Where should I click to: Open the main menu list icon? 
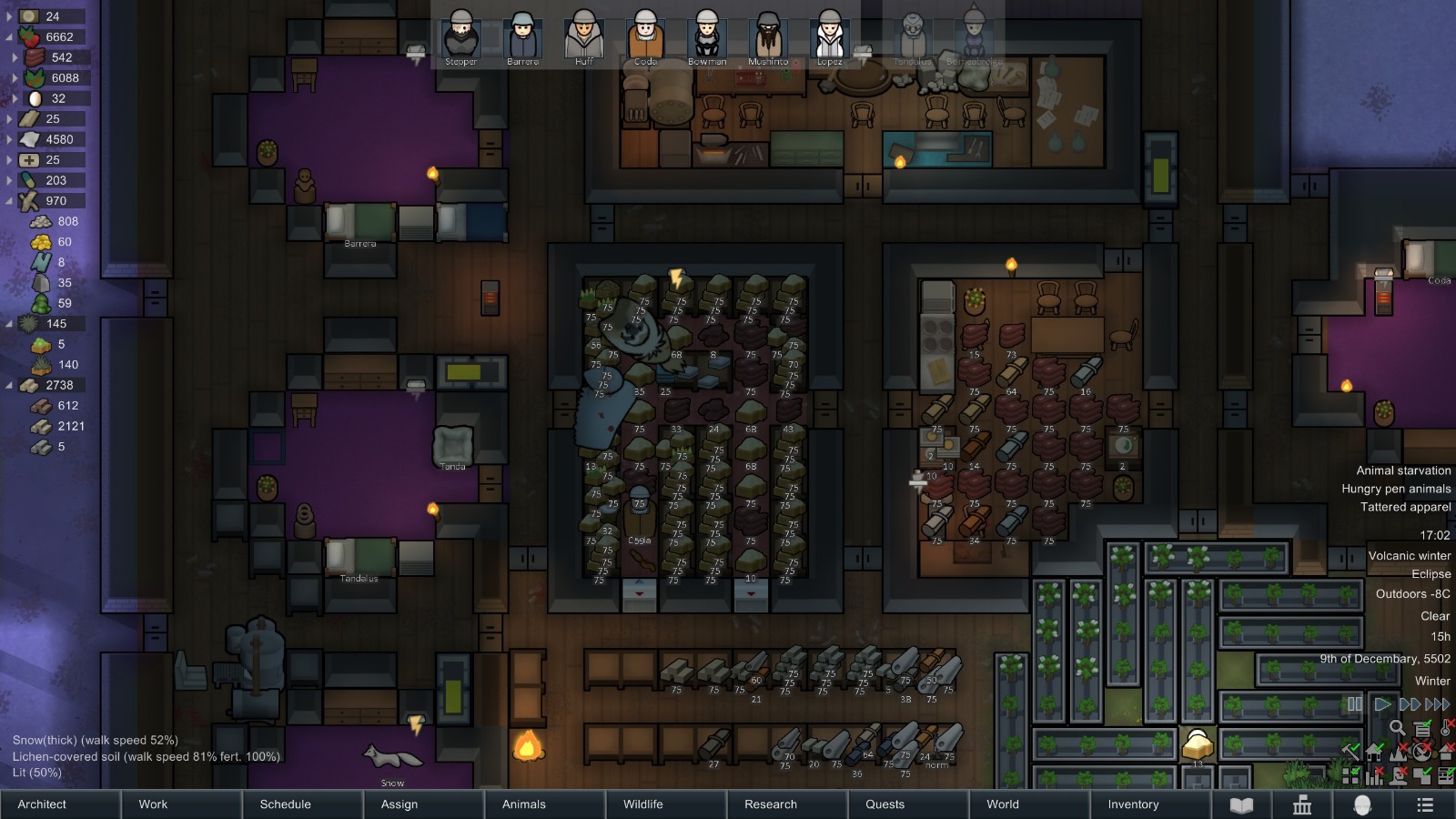point(1425,804)
